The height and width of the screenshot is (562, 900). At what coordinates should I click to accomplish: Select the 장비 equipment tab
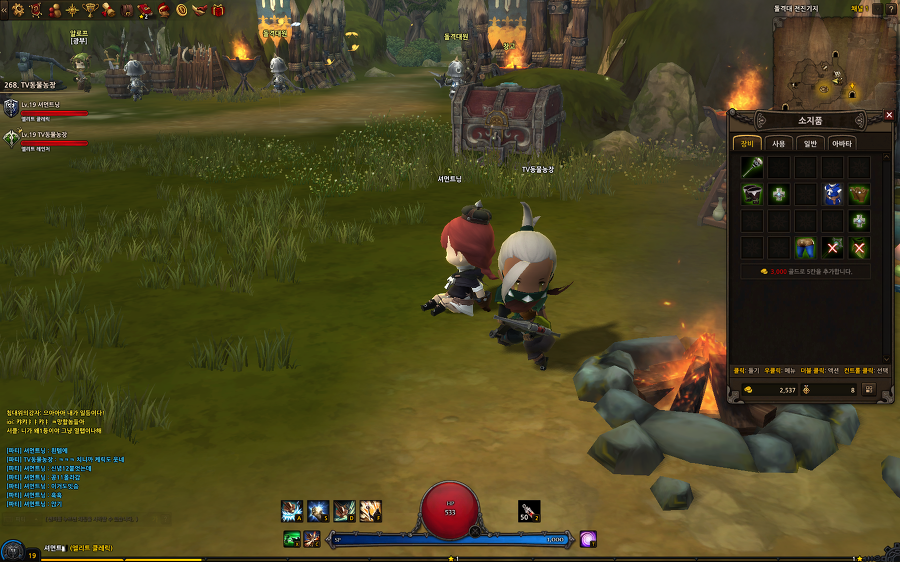point(748,143)
